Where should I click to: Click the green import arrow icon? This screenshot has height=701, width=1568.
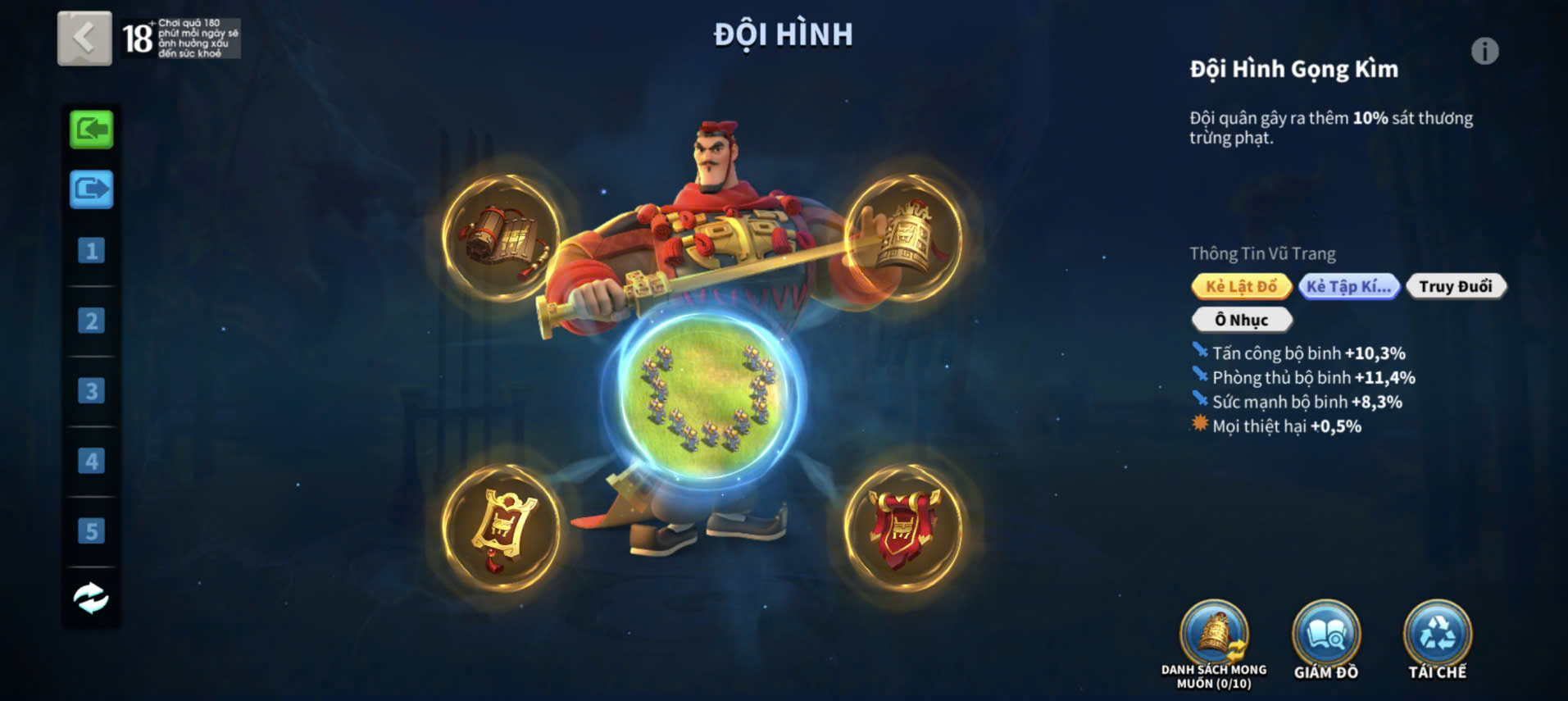91,130
